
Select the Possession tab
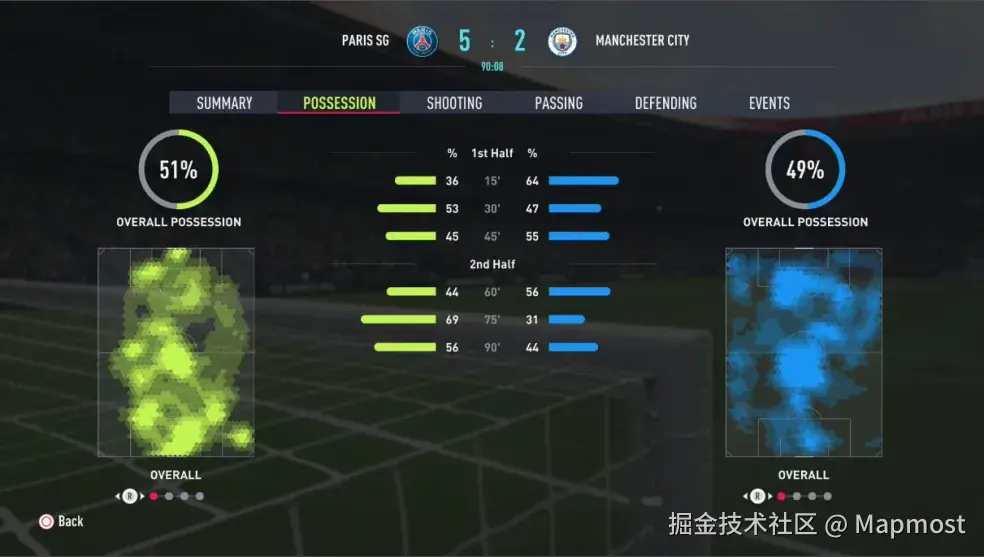click(339, 103)
